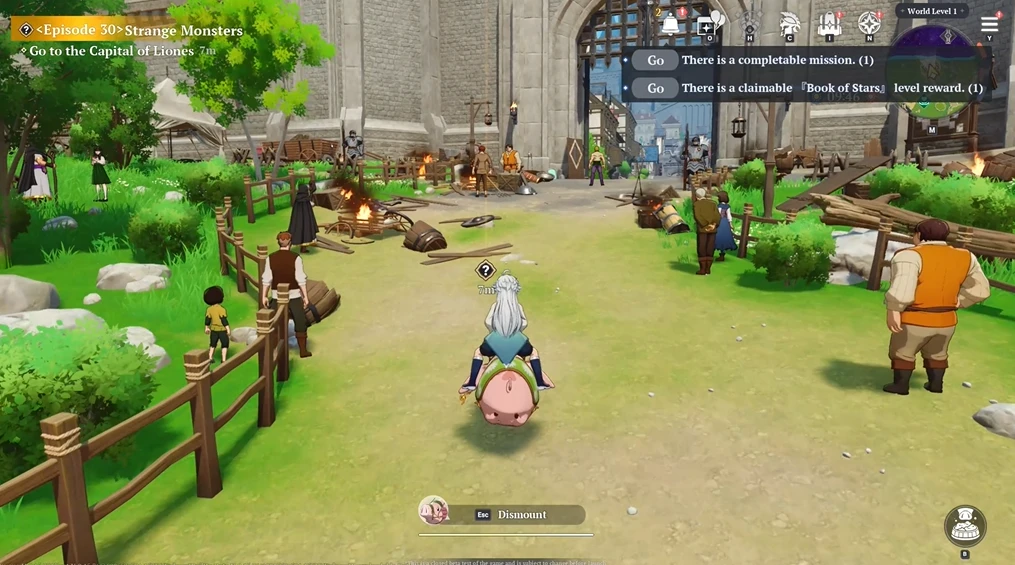Open the hamburger main menu
Screen dimensions: 1015x565
(989, 24)
